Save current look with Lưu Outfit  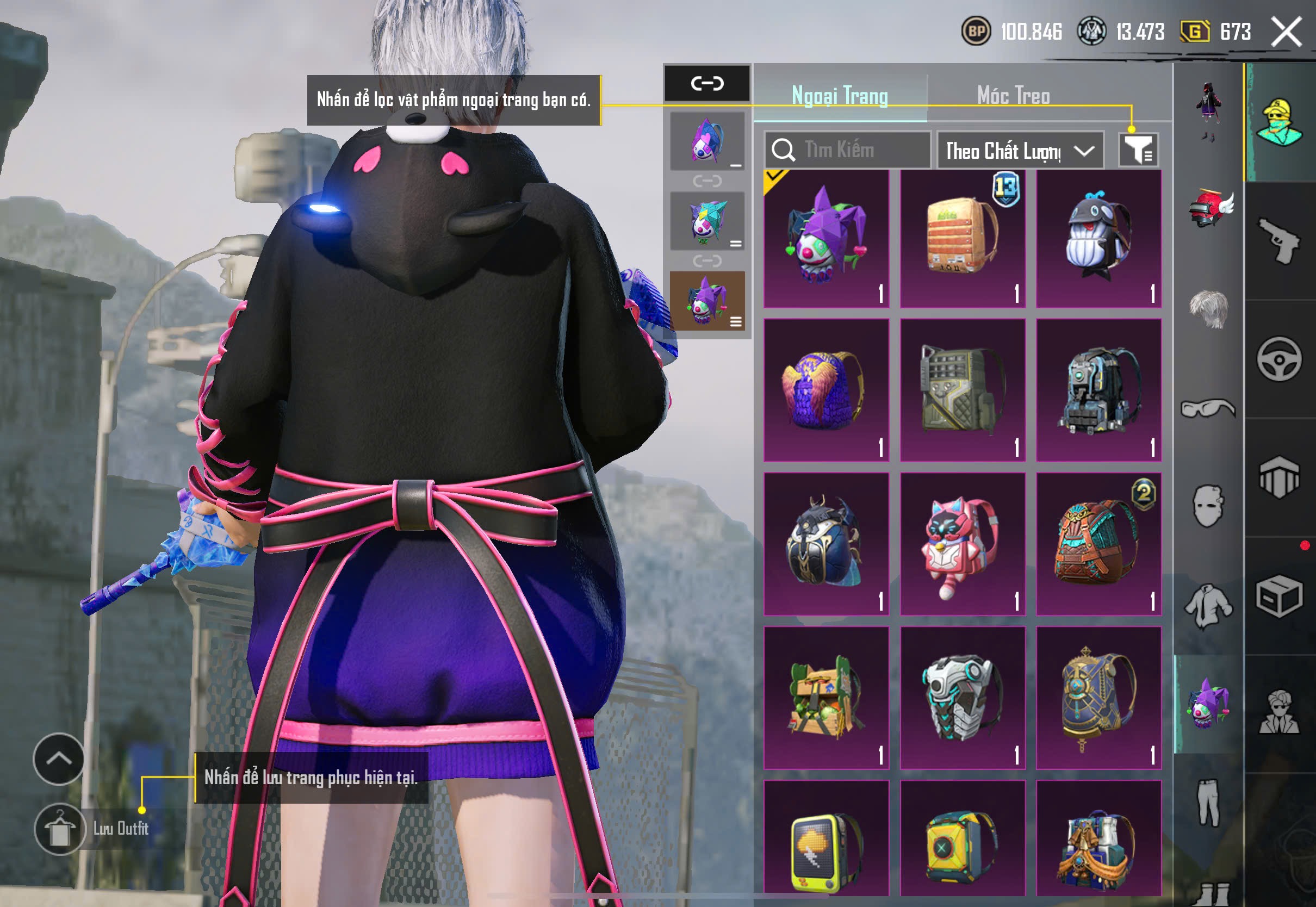tap(60, 829)
